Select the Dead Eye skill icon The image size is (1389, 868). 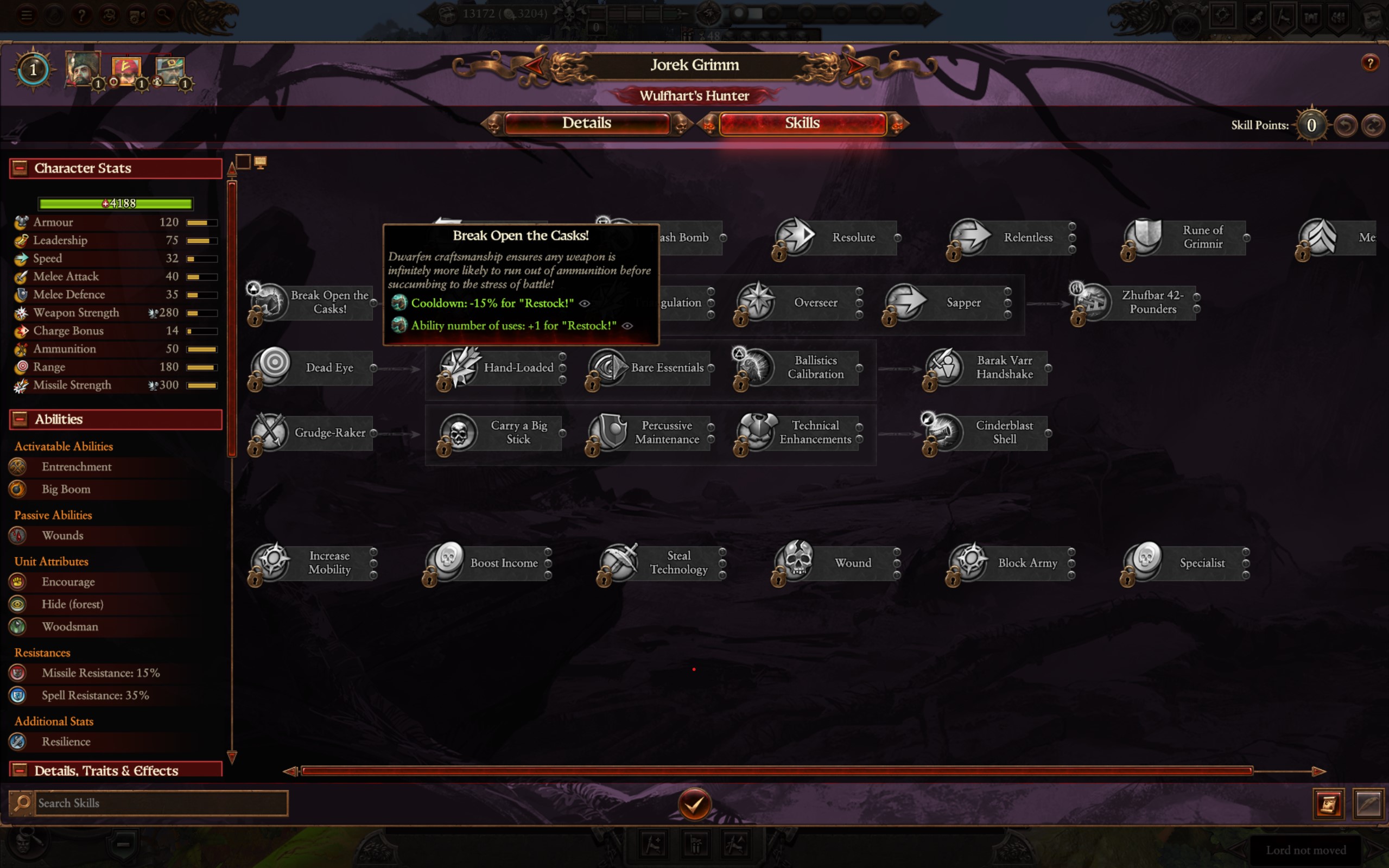click(272, 368)
